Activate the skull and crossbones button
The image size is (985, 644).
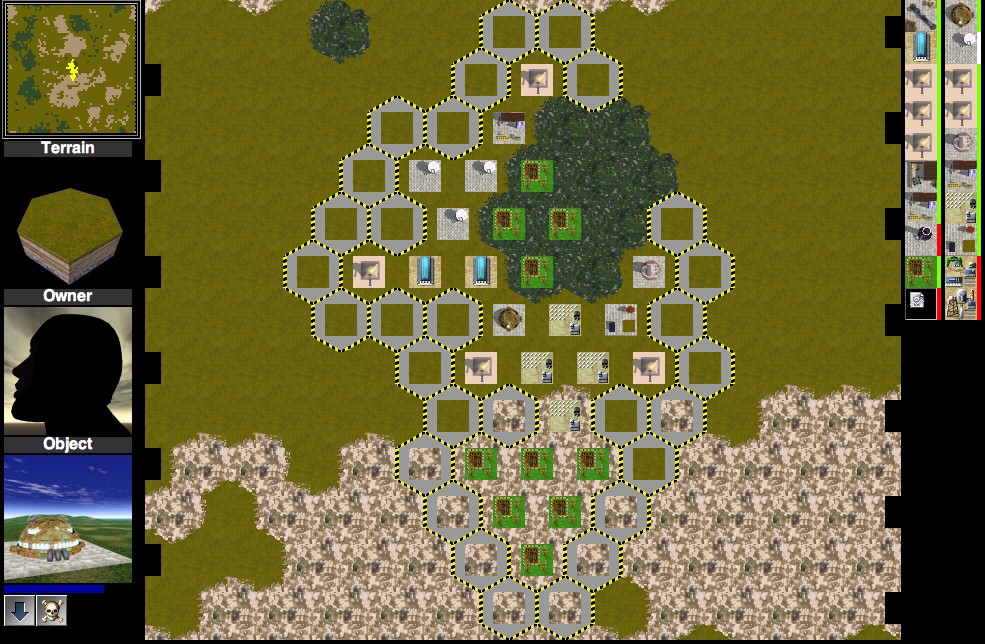[x=51, y=610]
